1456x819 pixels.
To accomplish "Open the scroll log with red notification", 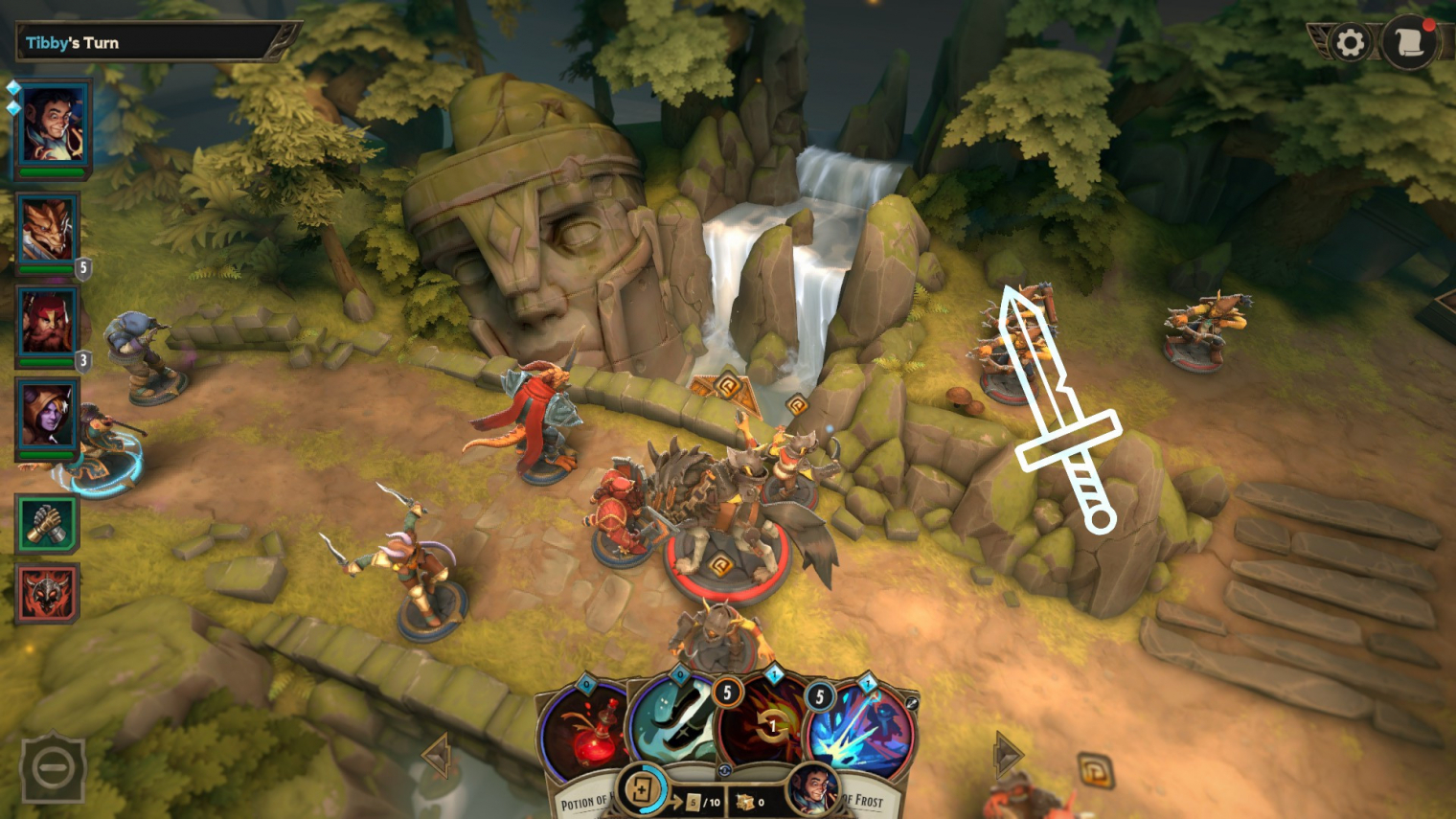I will pyautogui.click(x=1410, y=43).
